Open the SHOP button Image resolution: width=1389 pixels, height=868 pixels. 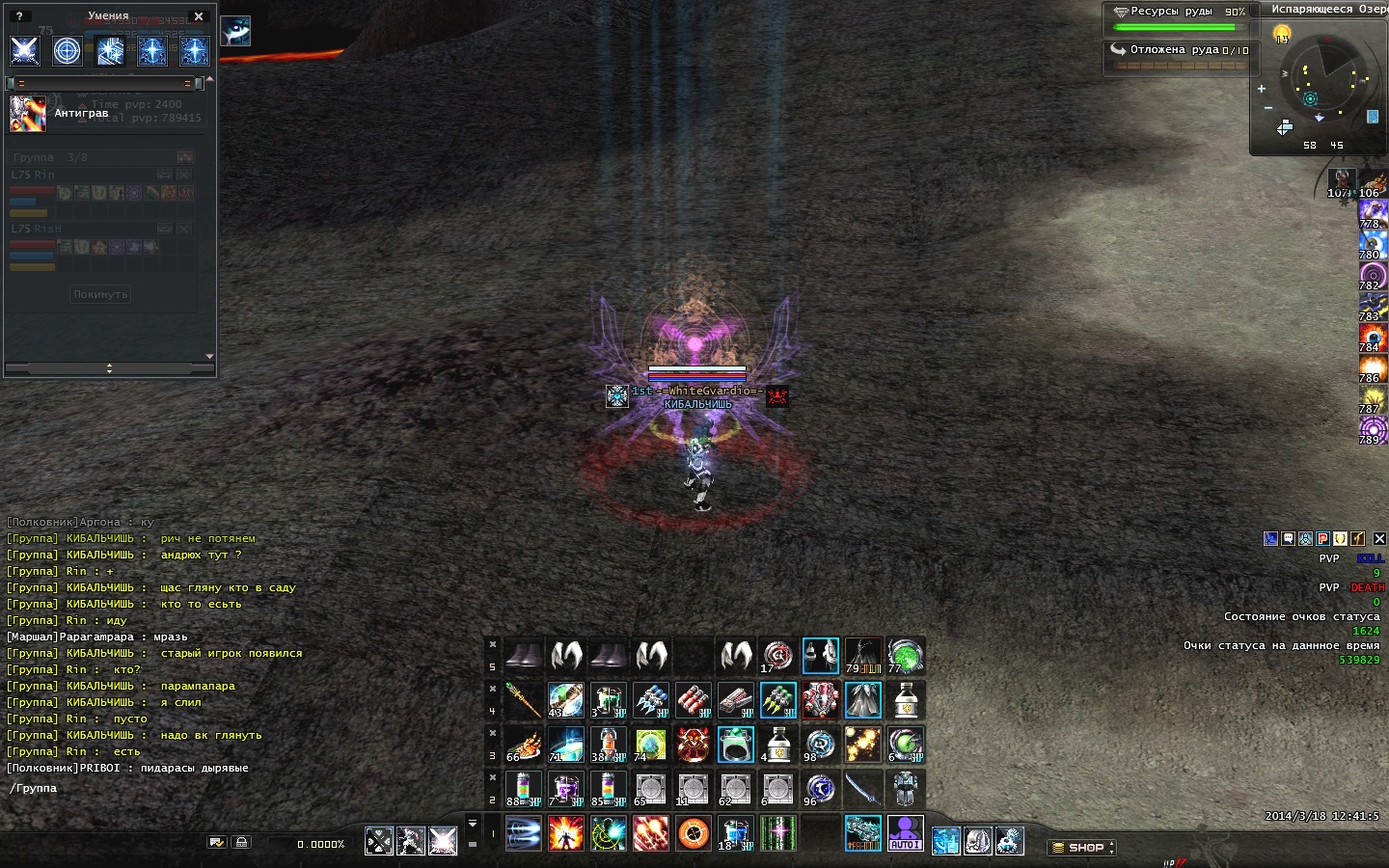click(1081, 848)
